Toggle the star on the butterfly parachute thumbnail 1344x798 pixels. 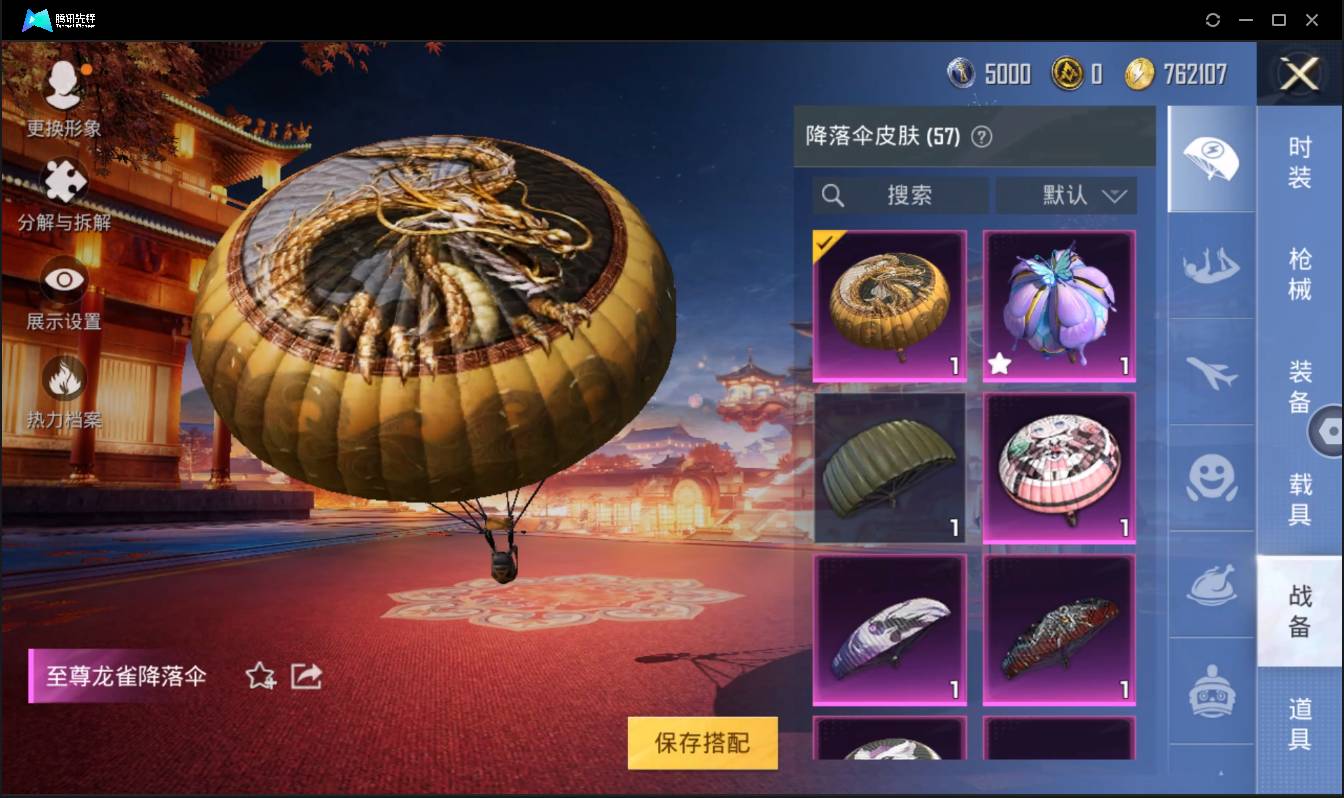point(1000,364)
